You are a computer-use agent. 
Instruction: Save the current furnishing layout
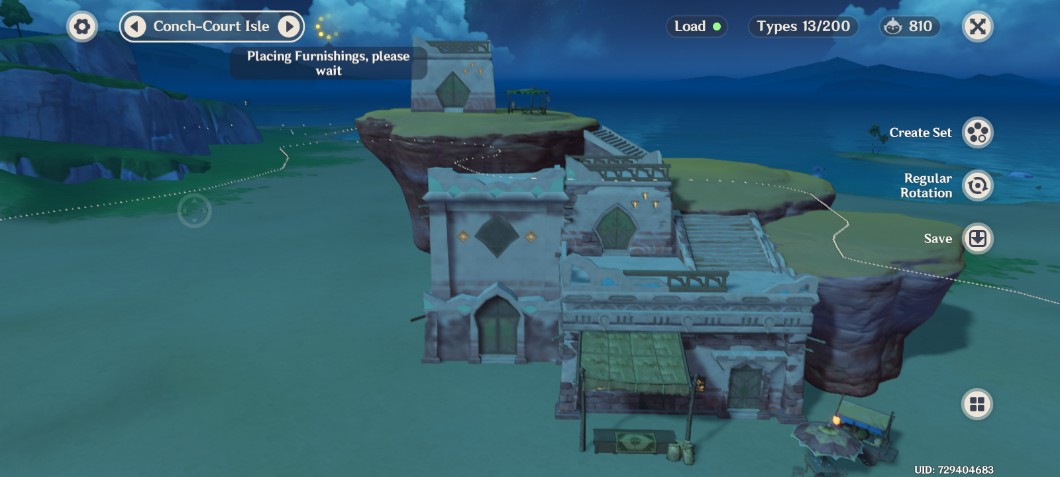977,239
